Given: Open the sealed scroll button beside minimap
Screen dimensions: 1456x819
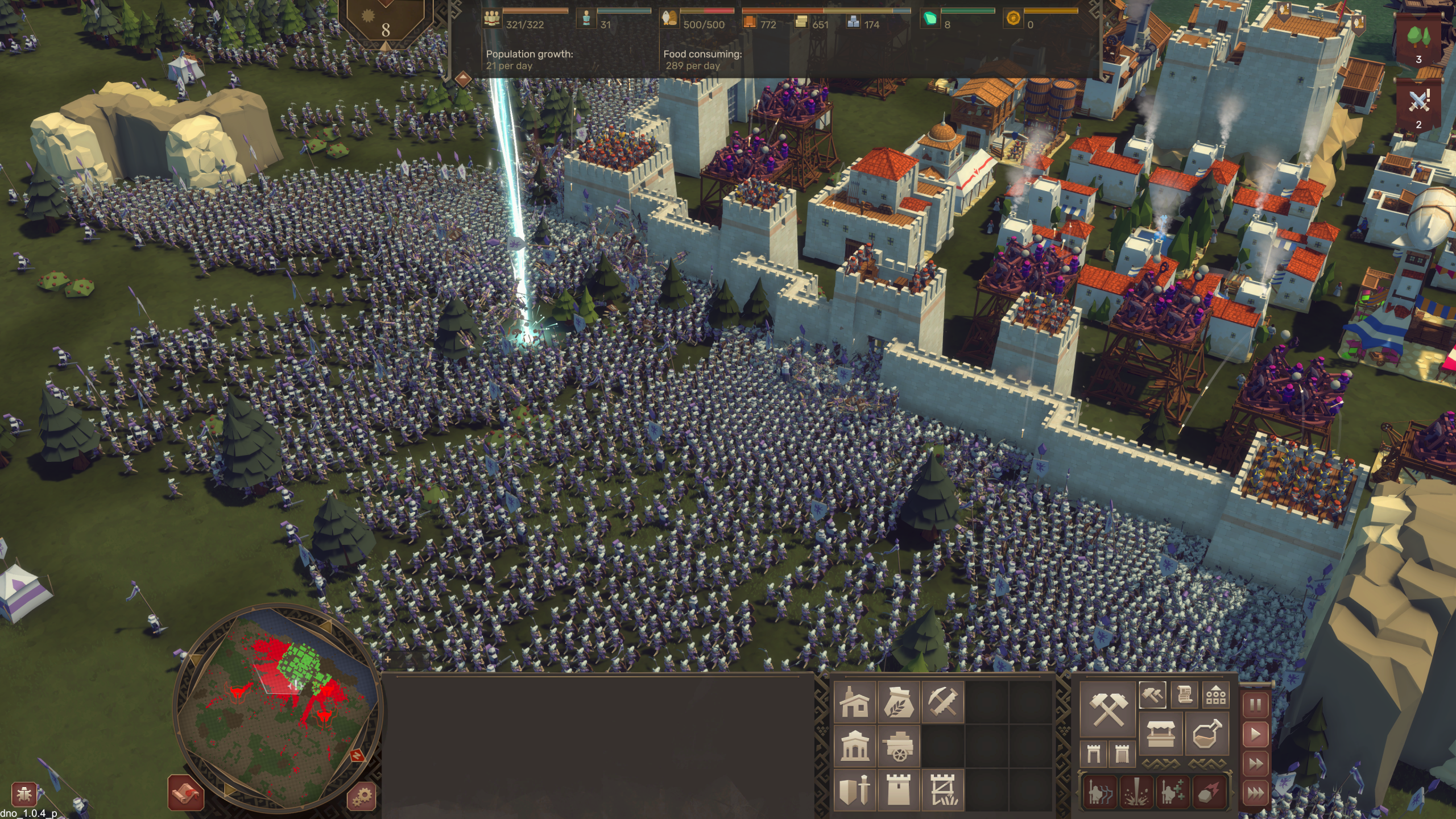Looking at the screenshot, I should (186, 792).
